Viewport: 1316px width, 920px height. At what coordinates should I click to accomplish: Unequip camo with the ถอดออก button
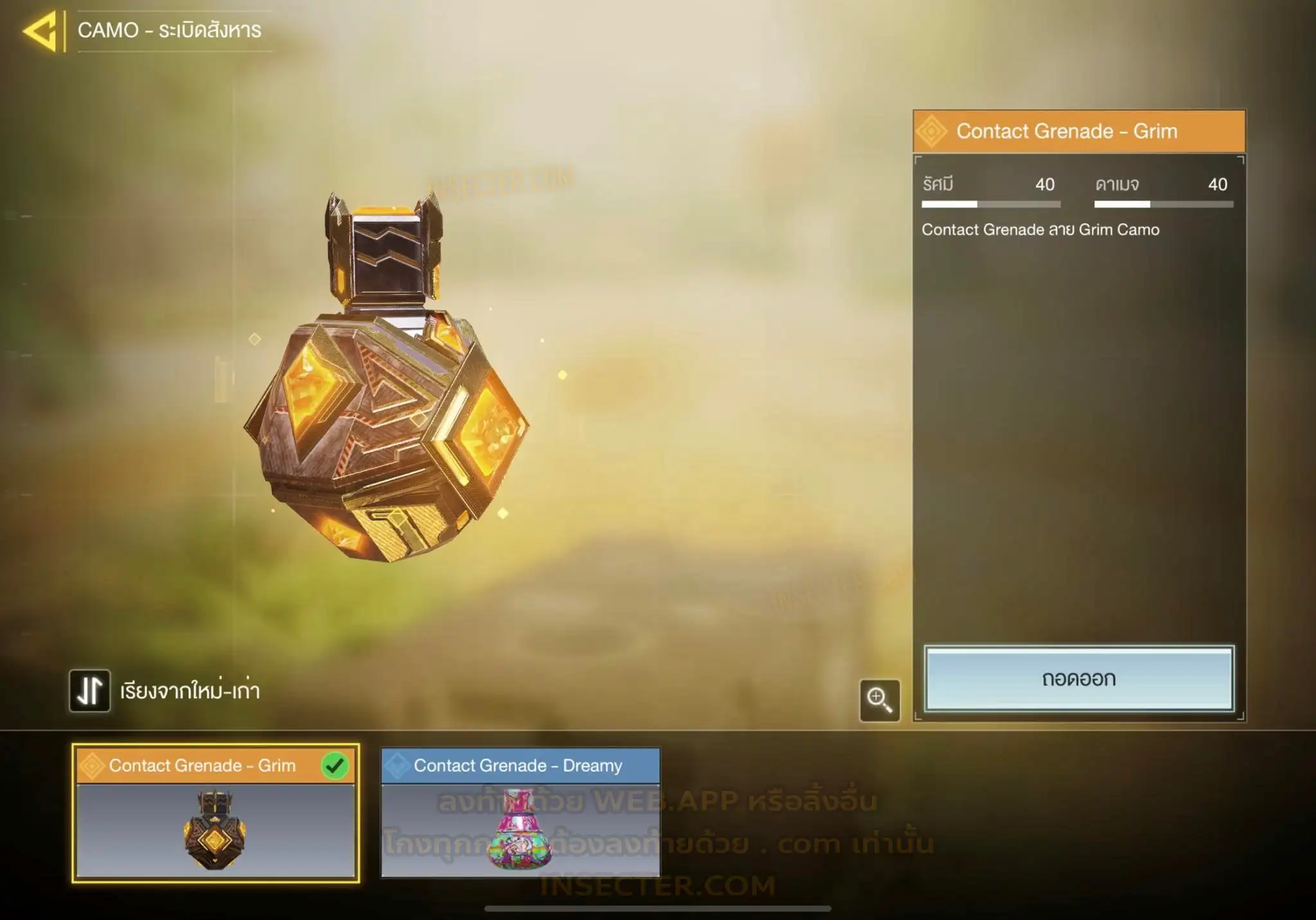1078,679
